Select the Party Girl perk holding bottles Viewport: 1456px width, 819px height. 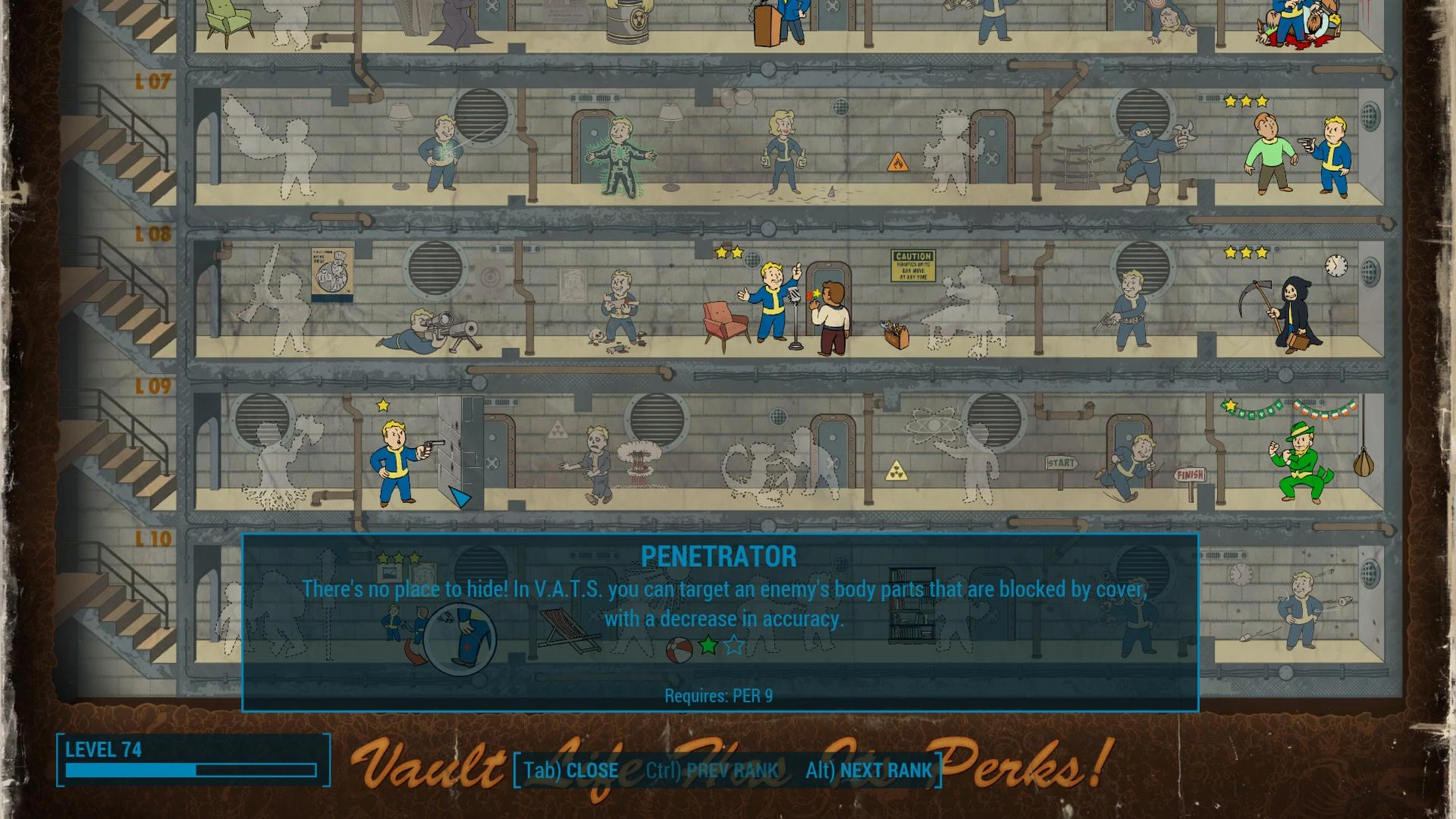tap(784, 153)
